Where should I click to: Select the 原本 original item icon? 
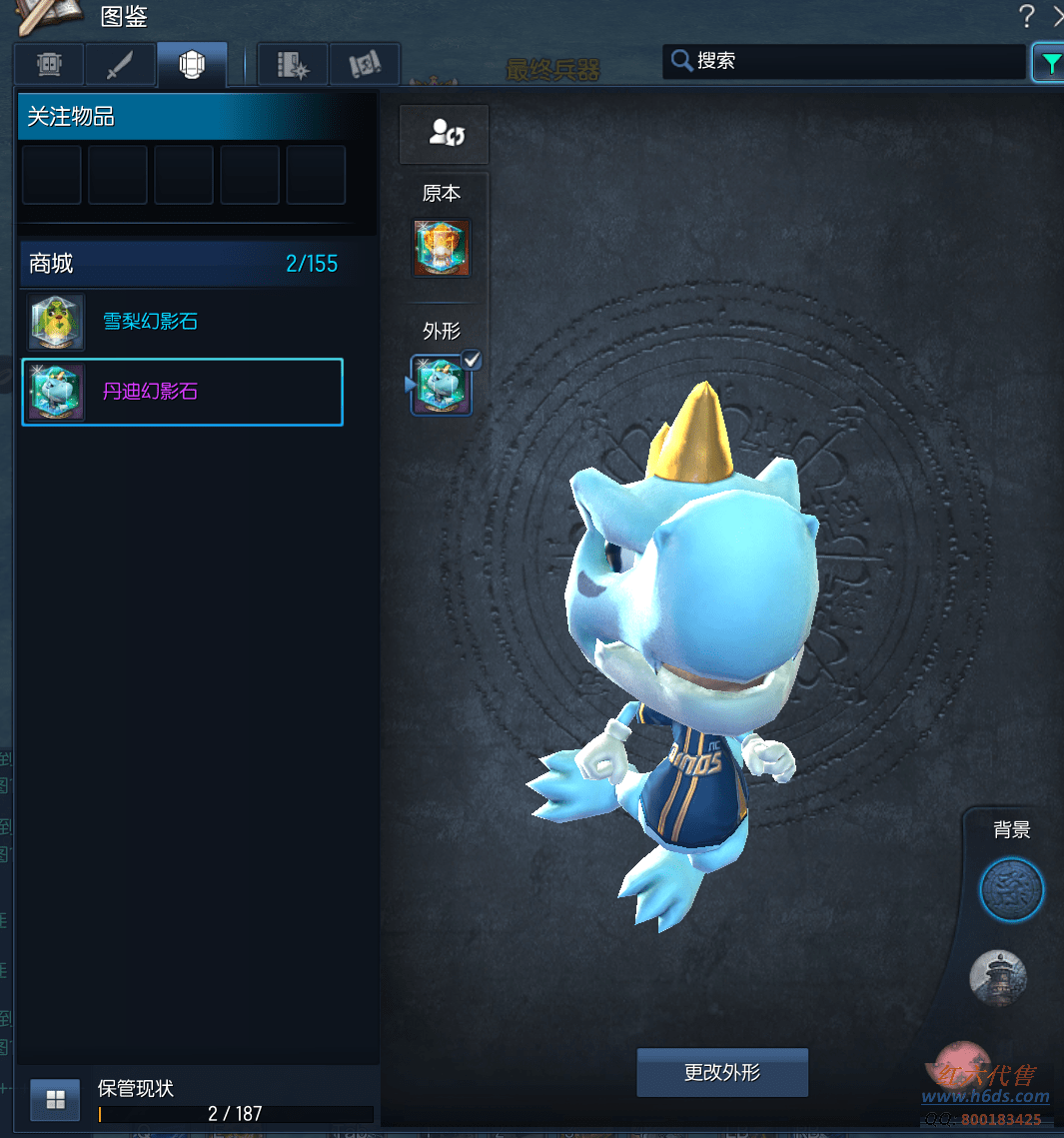pos(442,249)
